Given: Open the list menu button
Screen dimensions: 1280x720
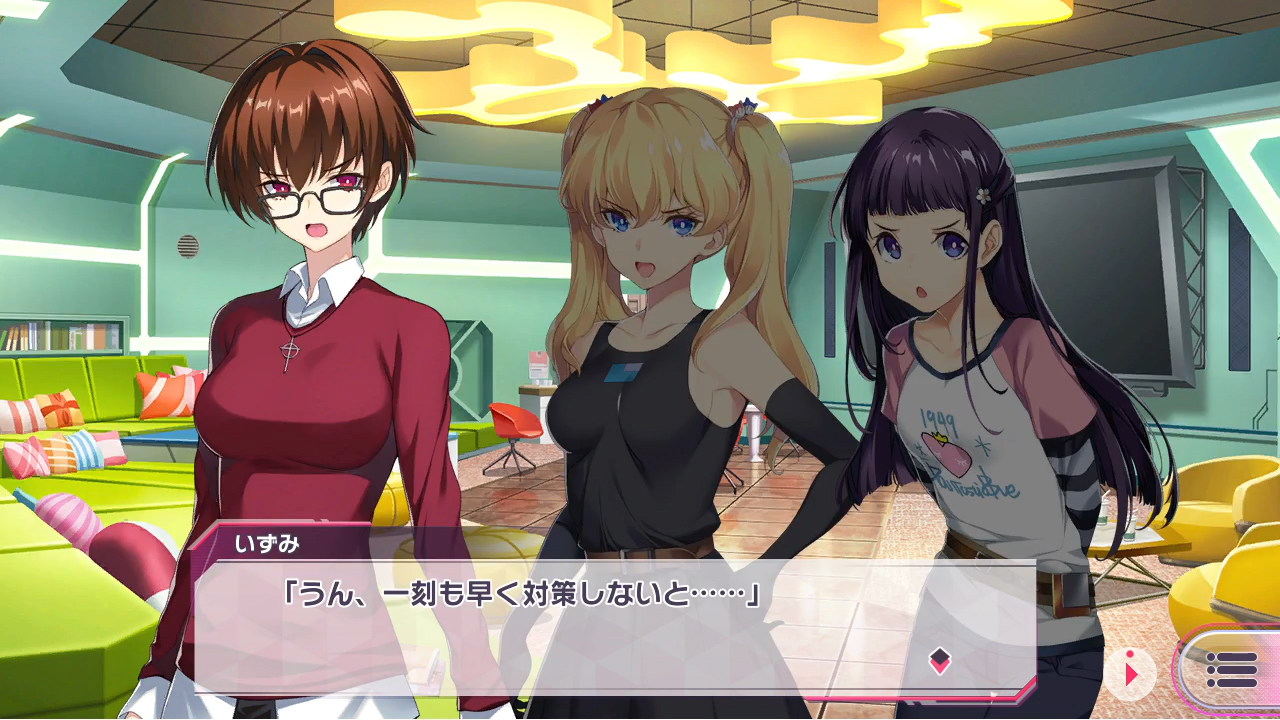Looking at the screenshot, I should coord(1230,669).
